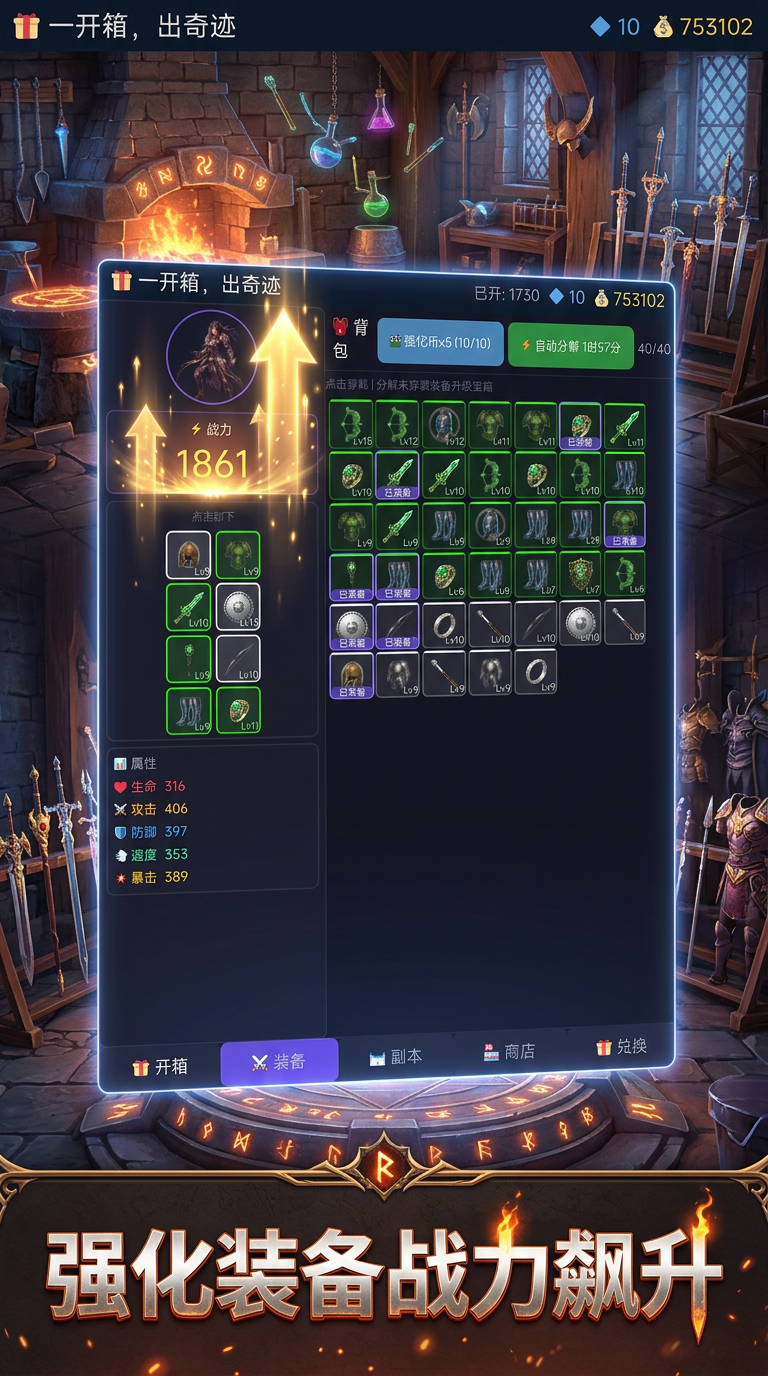
Task: Go to the 商店 shop tab
Action: tap(509, 1052)
